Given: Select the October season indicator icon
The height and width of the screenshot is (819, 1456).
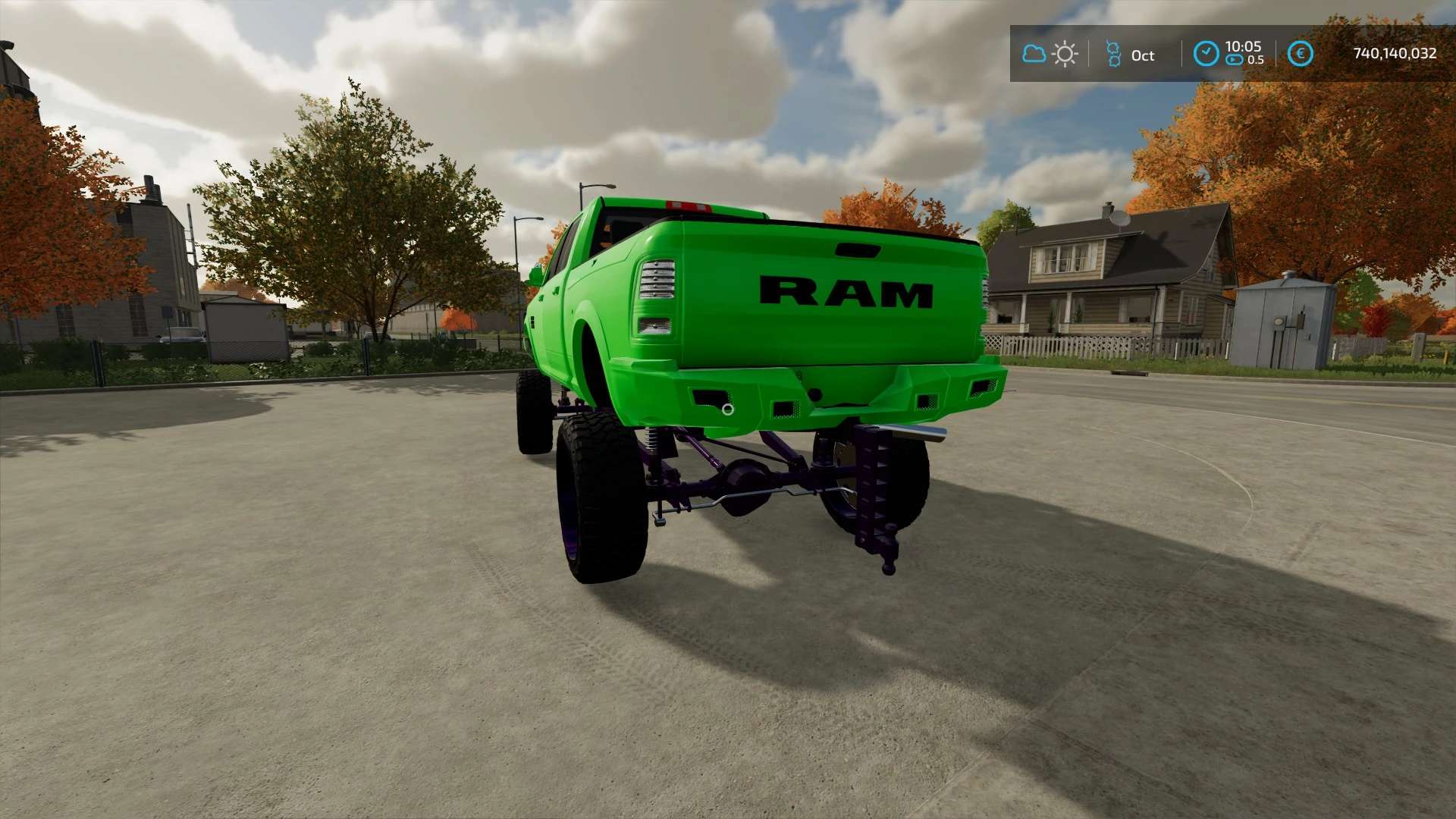Looking at the screenshot, I should coord(1113,55).
